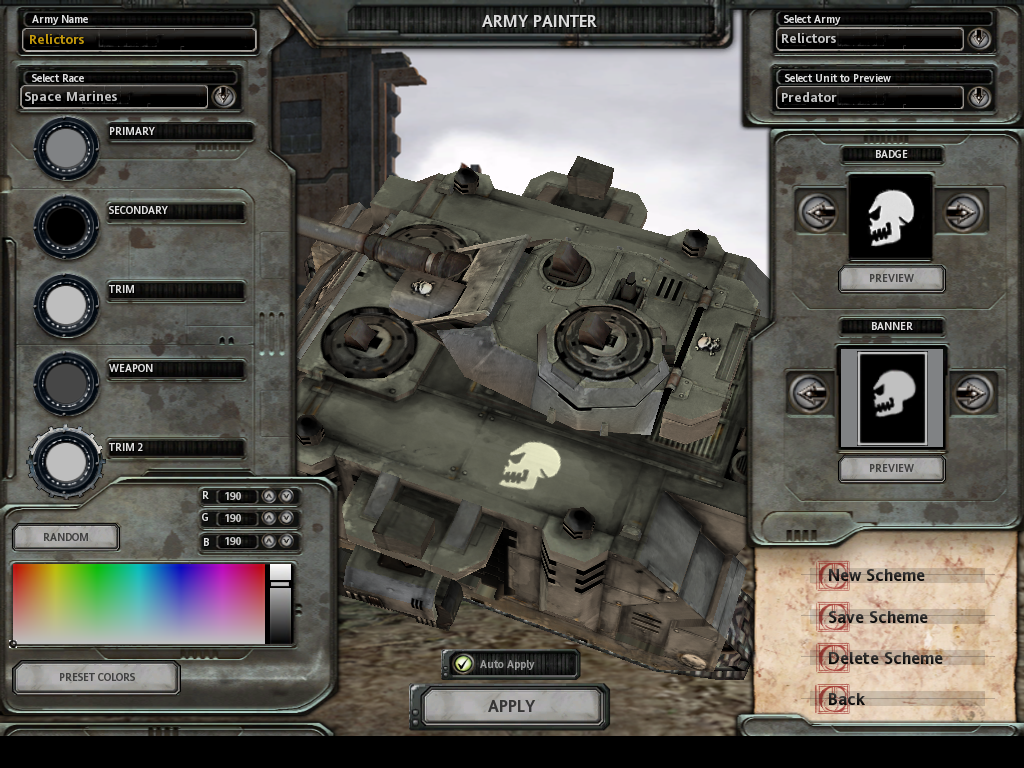Click the Army Name text field
This screenshot has height=768, width=1024.
pos(139,40)
